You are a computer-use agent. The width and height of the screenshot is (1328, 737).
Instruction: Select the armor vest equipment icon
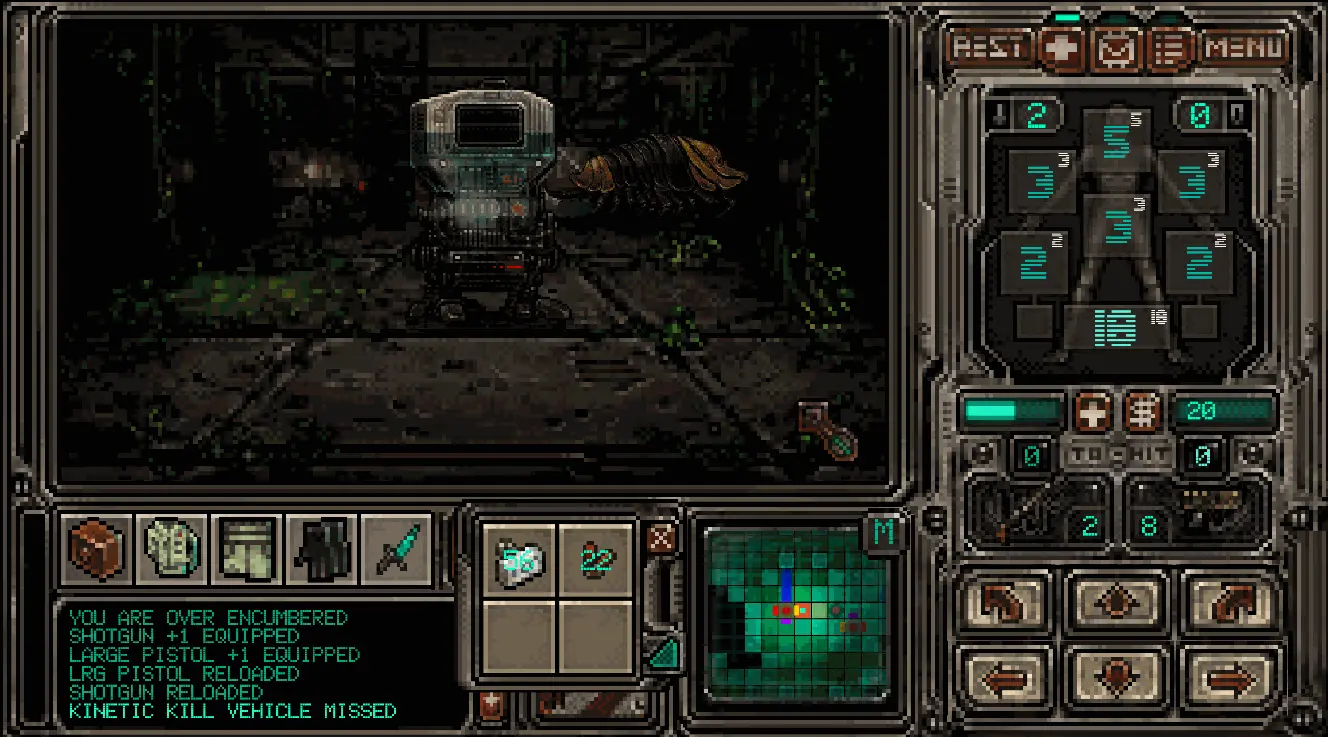[171, 550]
